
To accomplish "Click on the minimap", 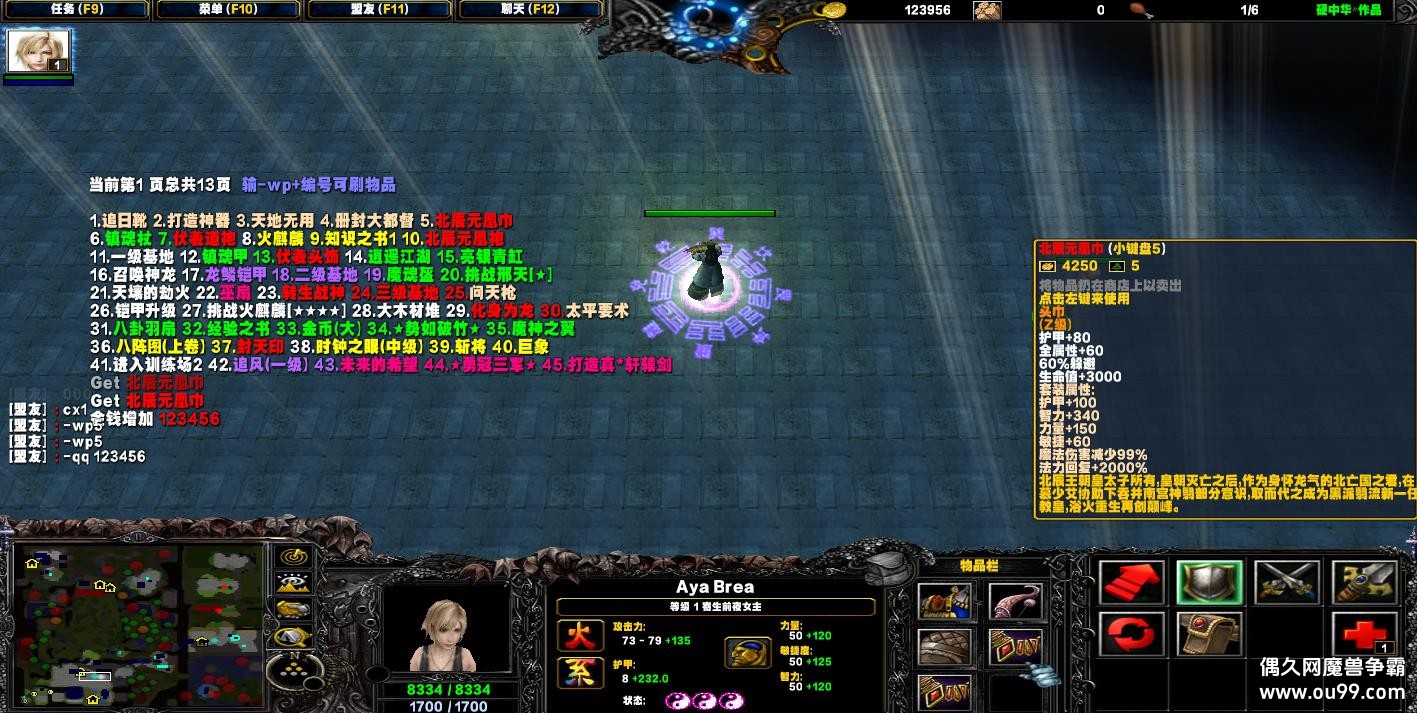I will coord(138,624).
